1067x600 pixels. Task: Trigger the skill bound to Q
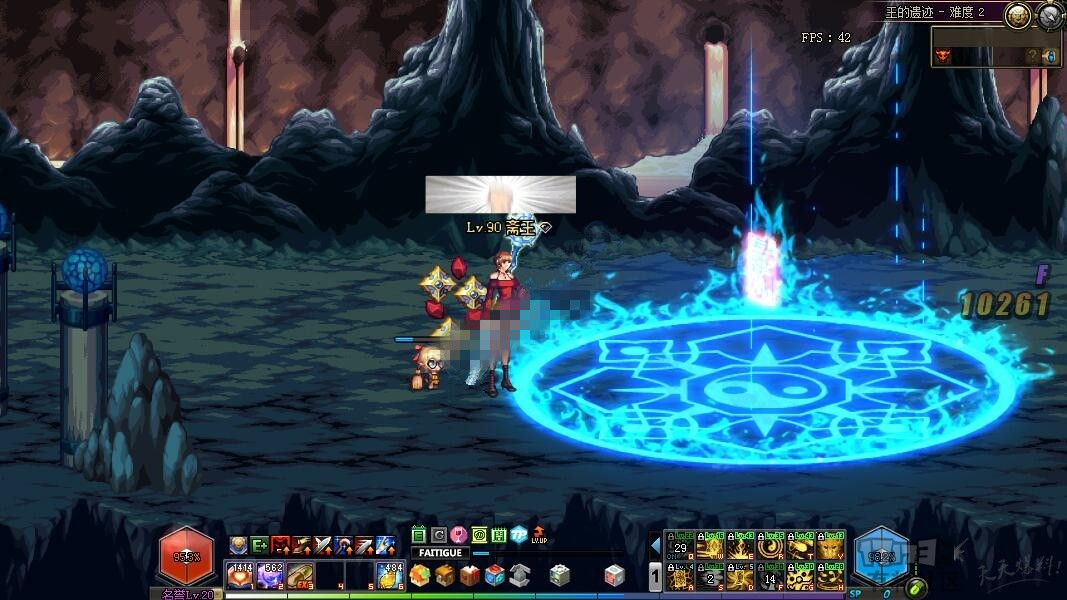click(x=681, y=546)
